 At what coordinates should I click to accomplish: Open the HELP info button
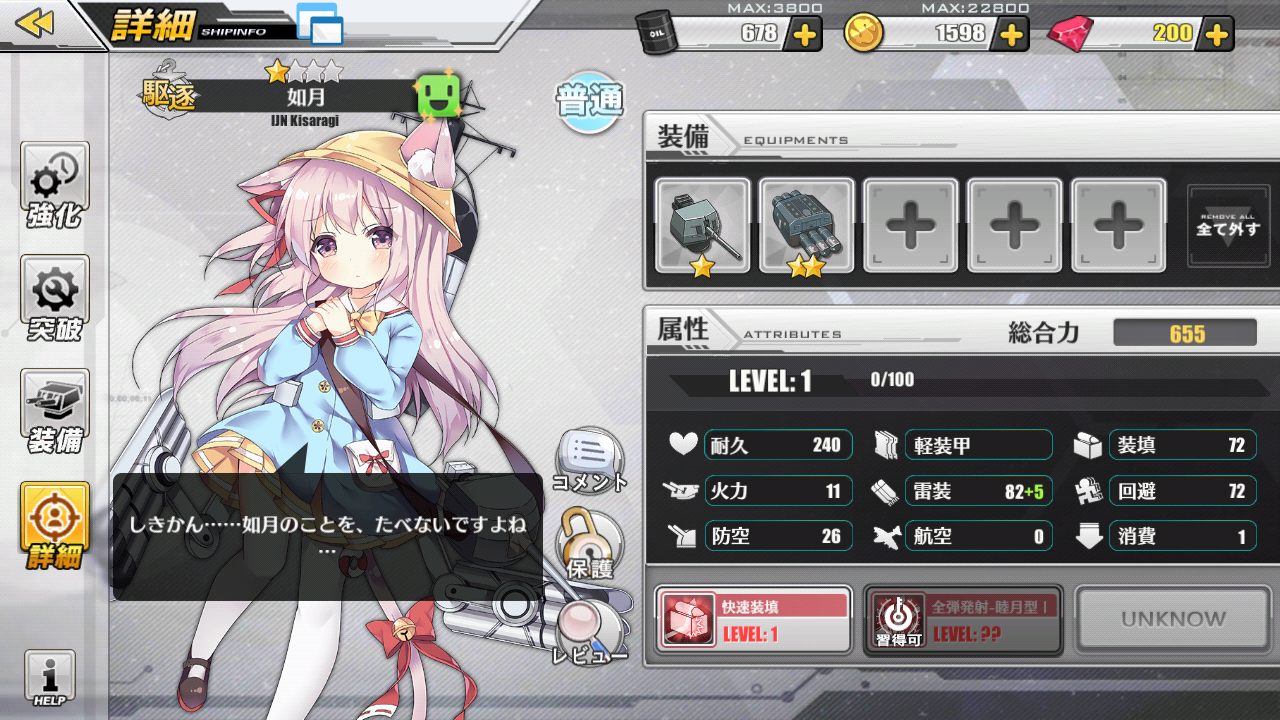click(49, 680)
